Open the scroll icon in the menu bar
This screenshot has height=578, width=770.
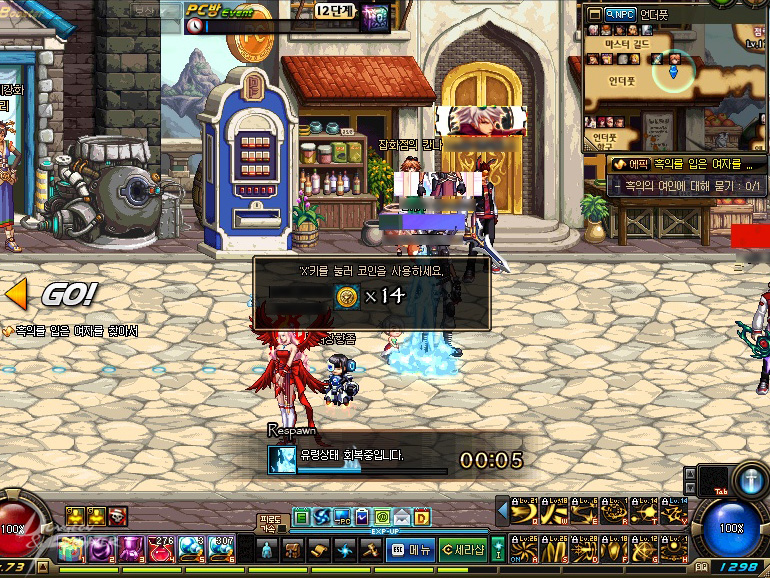(318, 549)
